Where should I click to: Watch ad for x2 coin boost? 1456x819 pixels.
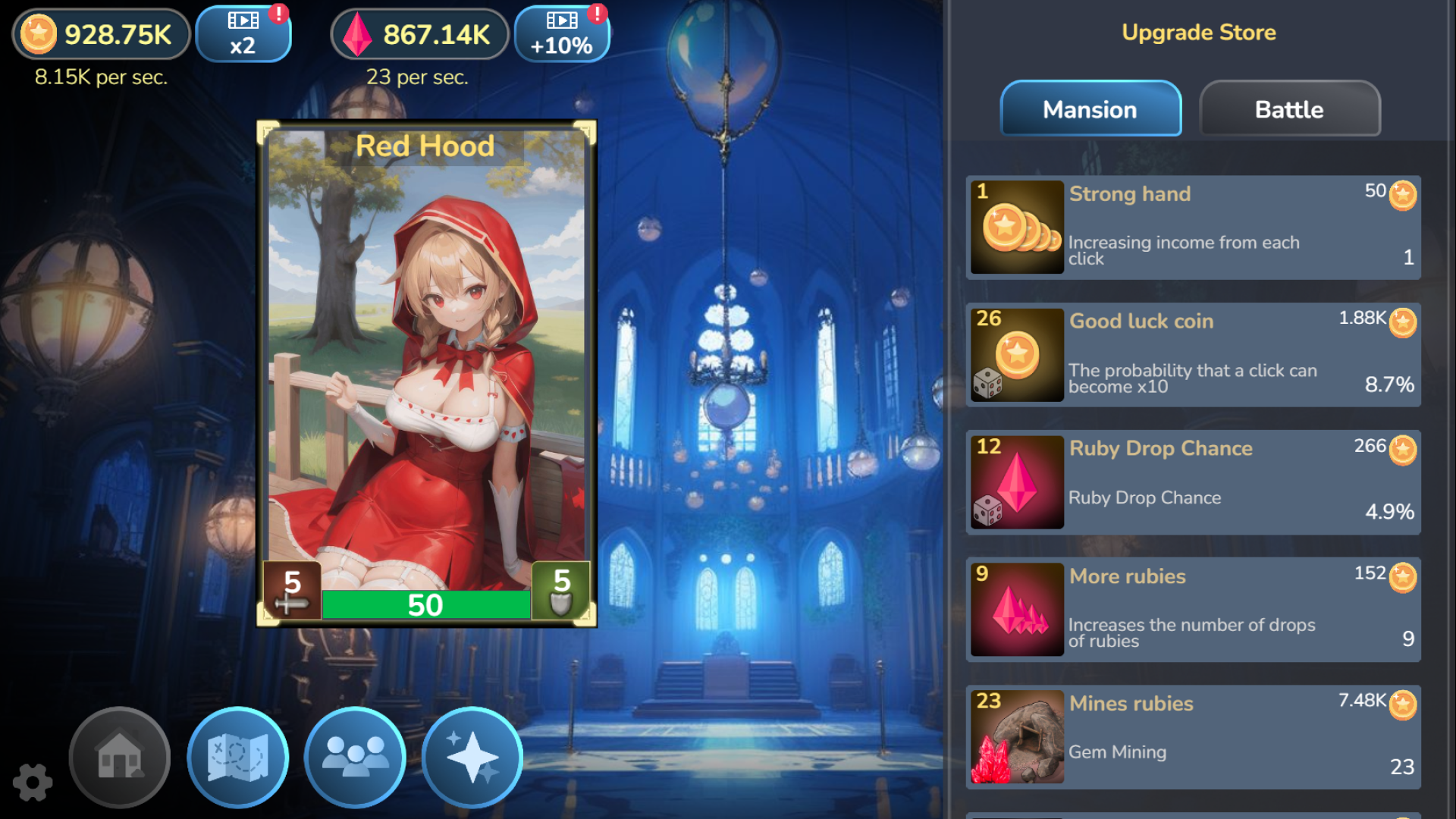tap(243, 33)
